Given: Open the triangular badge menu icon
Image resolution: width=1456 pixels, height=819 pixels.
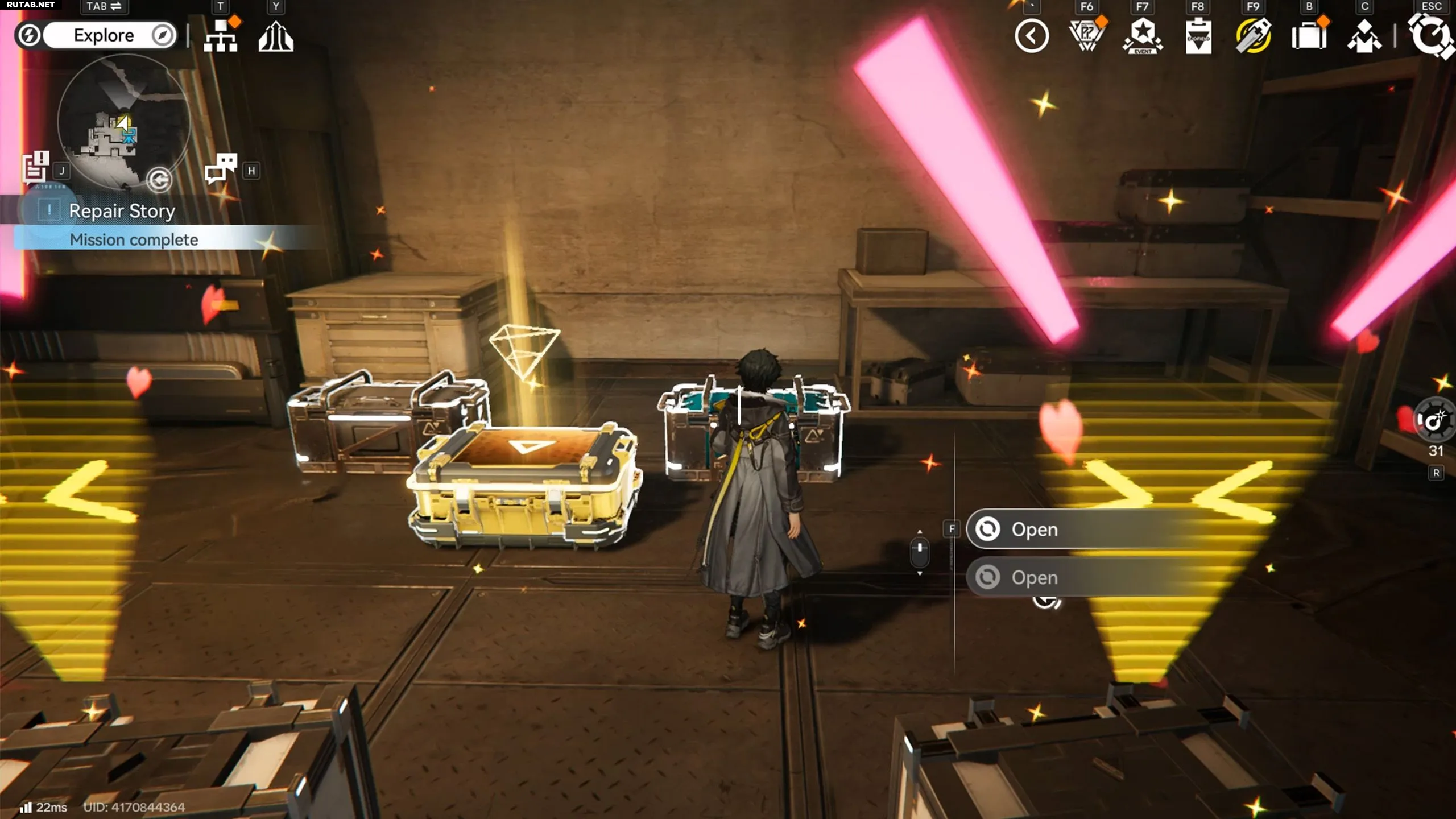Looking at the screenshot, I should (x=1087, y=36).
